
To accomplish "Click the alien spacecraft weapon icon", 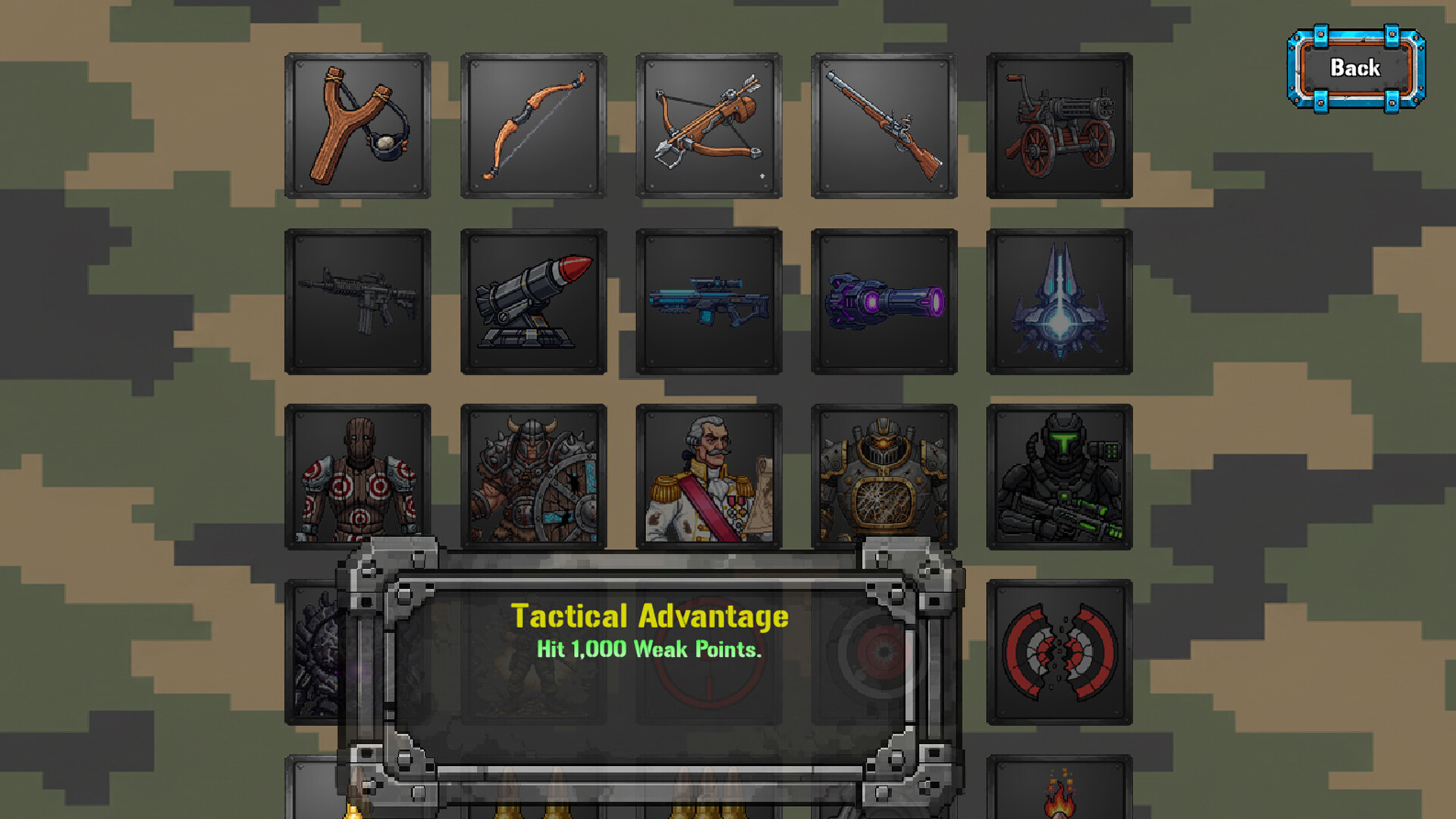I will tap(1059, 301).
